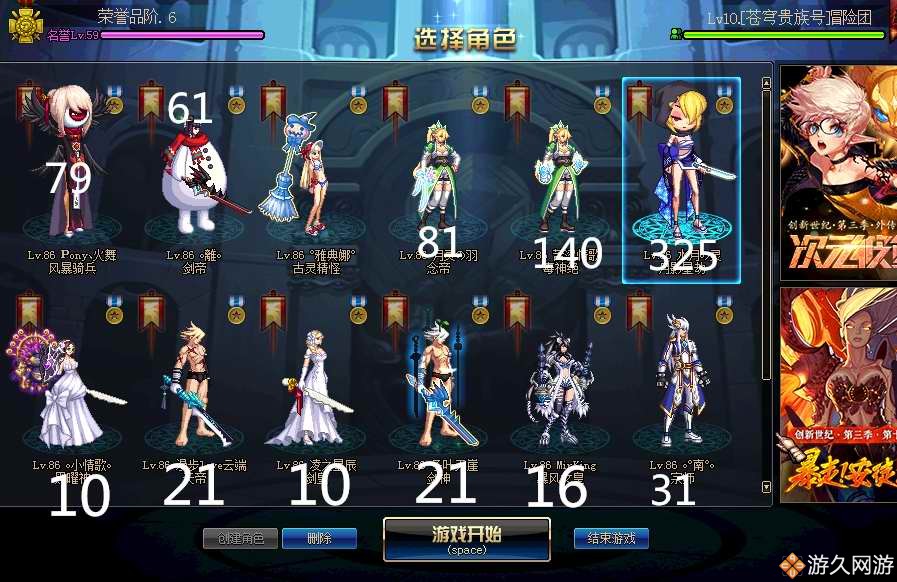Open the 次元 promo banner with glasses girl
897x582 pixels.
click(837, 170)
